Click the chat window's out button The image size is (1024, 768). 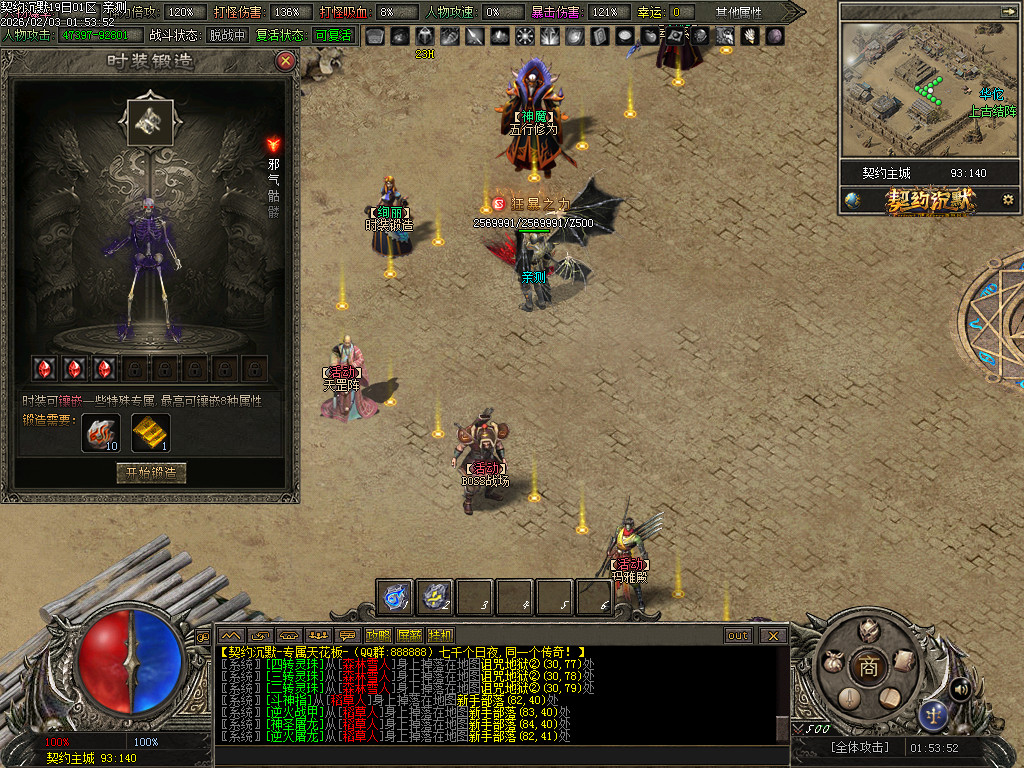pos(738,635)
